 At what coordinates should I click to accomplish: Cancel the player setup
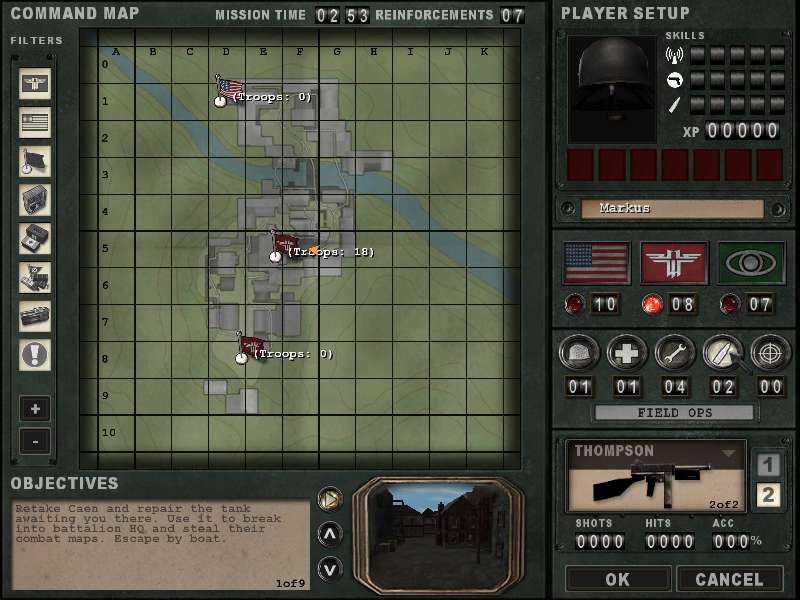729,579
